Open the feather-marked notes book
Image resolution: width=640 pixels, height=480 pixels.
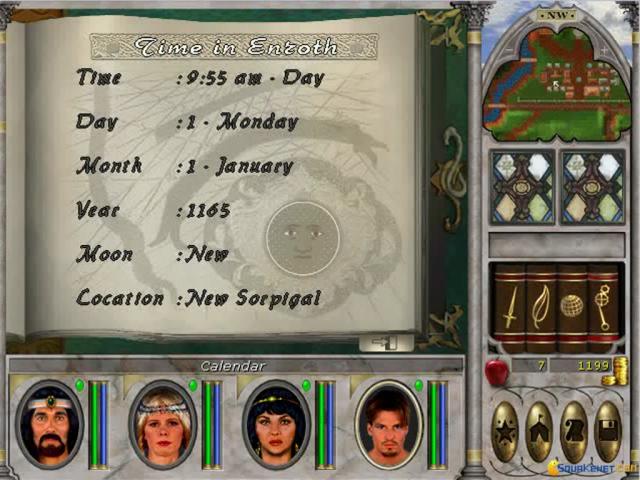click(541, 306)
